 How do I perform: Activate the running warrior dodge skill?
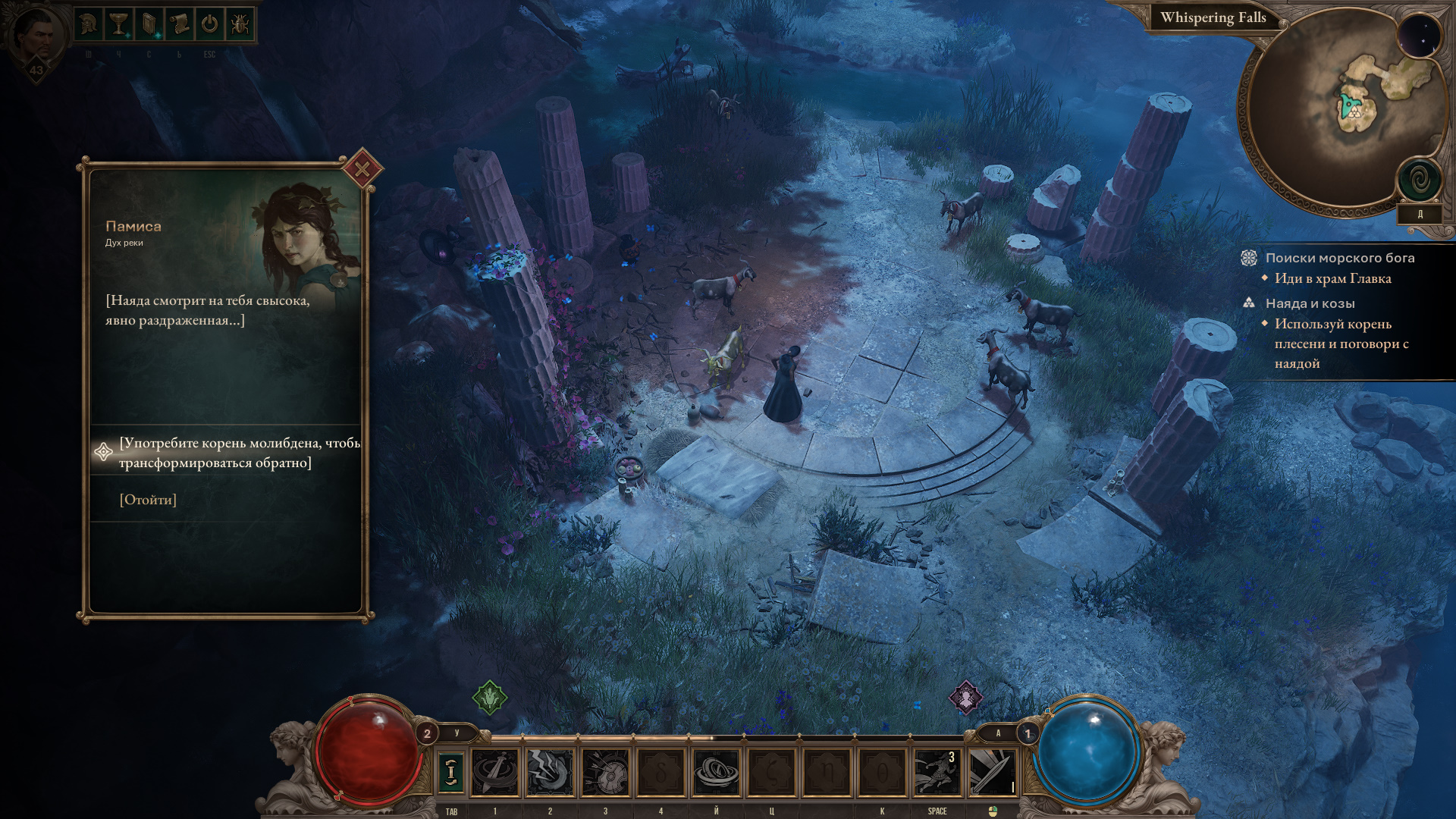tap(937, 772)
